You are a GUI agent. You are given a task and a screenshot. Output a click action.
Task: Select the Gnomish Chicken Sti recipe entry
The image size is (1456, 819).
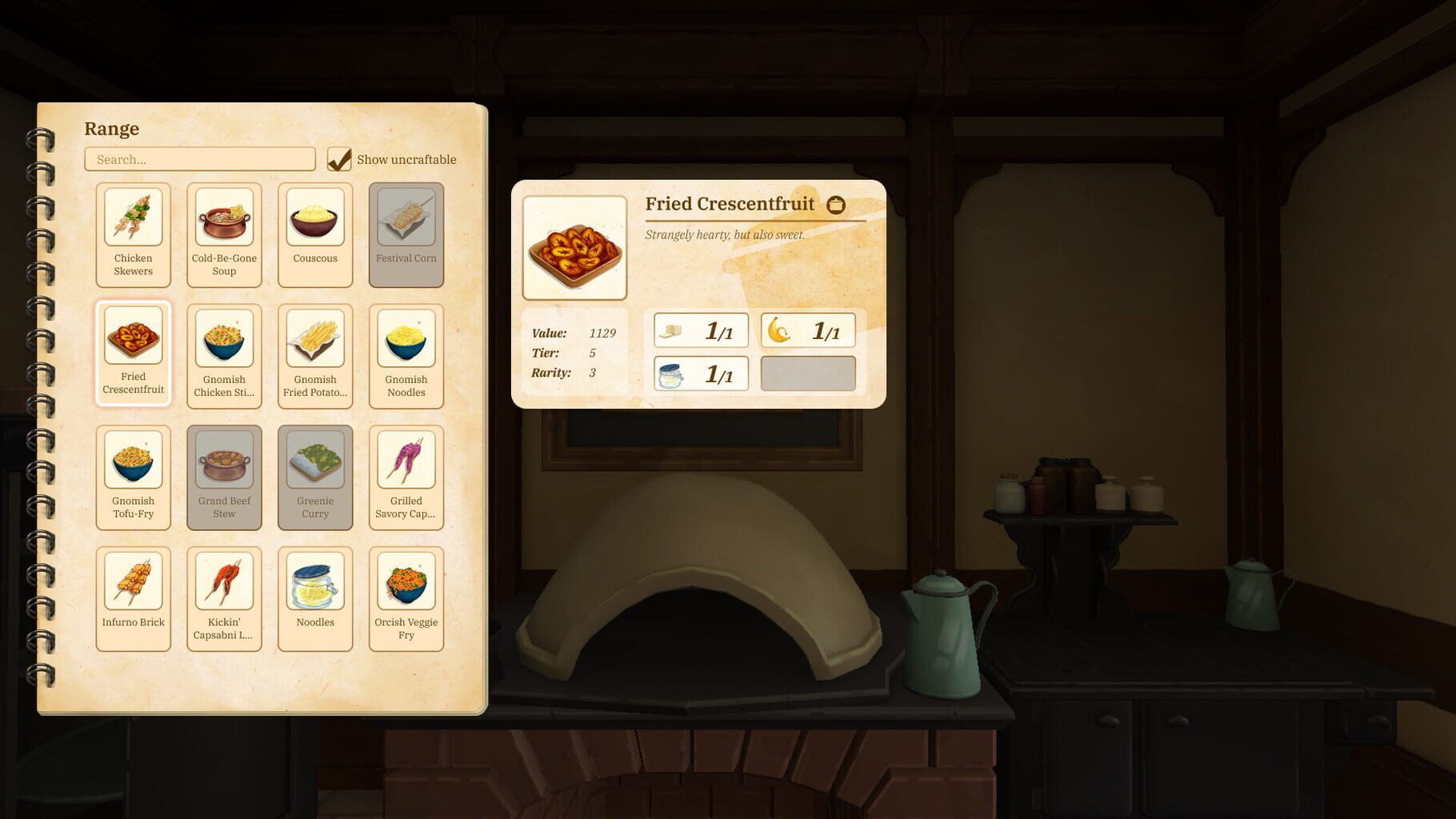click(224, 354)
